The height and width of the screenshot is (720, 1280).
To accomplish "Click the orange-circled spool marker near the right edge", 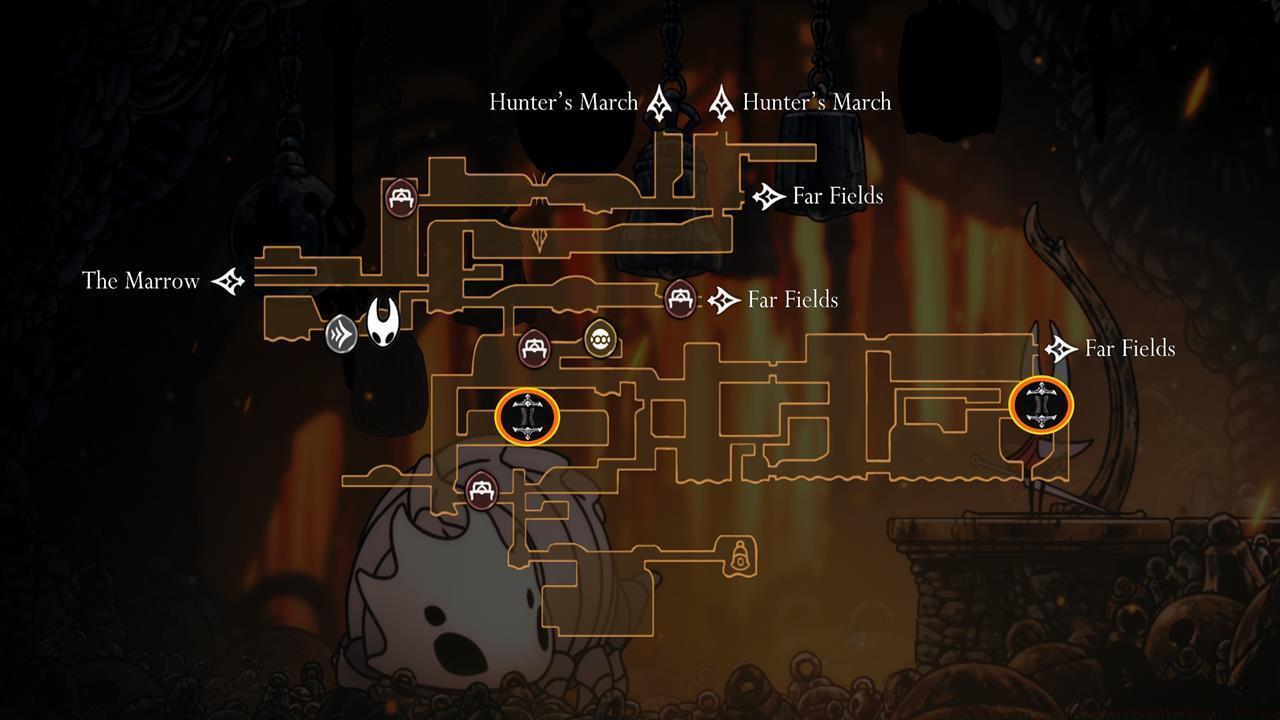I will (x=1040, y=406).
